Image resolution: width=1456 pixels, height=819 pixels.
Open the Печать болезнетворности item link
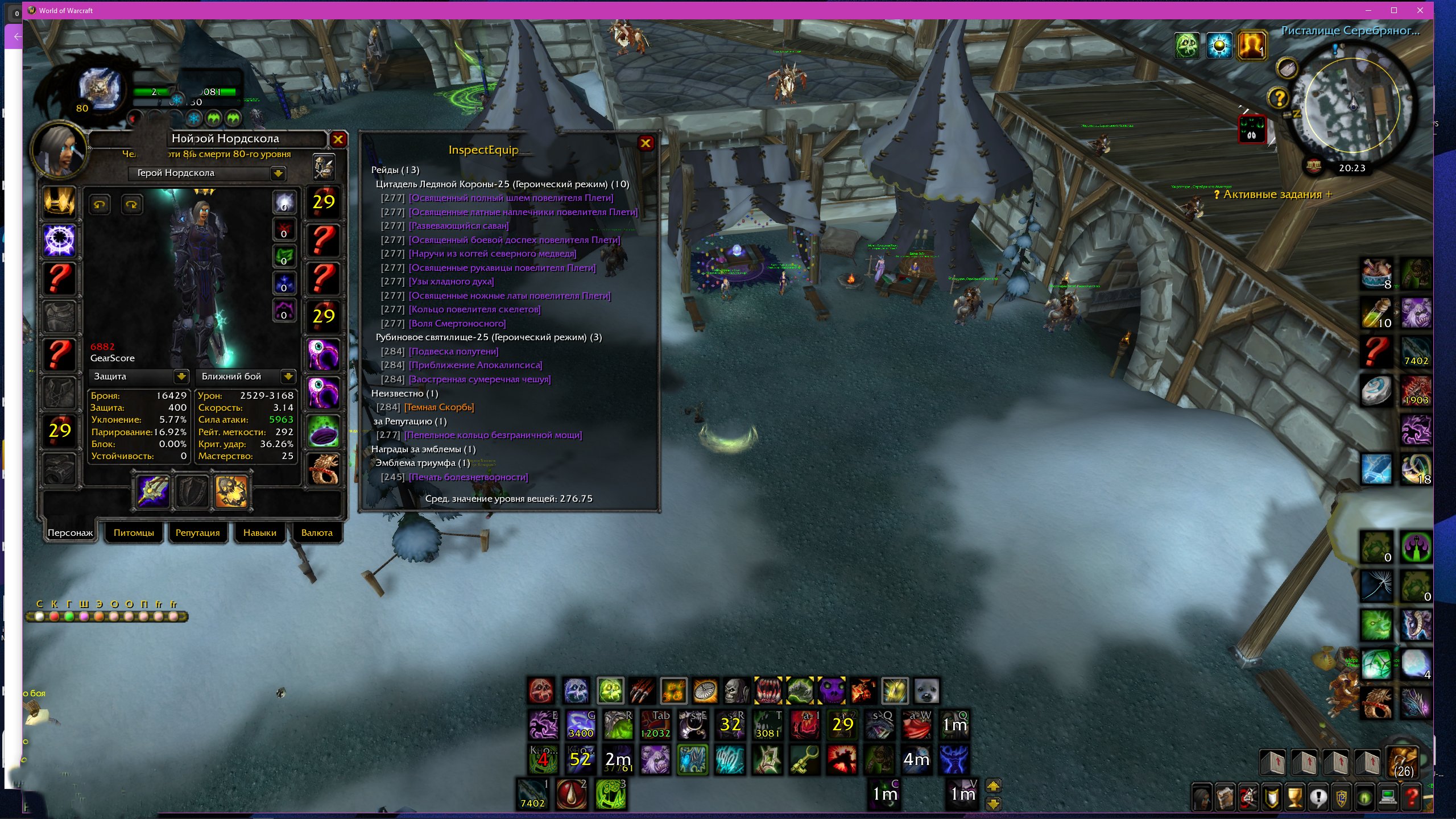tap(468, 477)
